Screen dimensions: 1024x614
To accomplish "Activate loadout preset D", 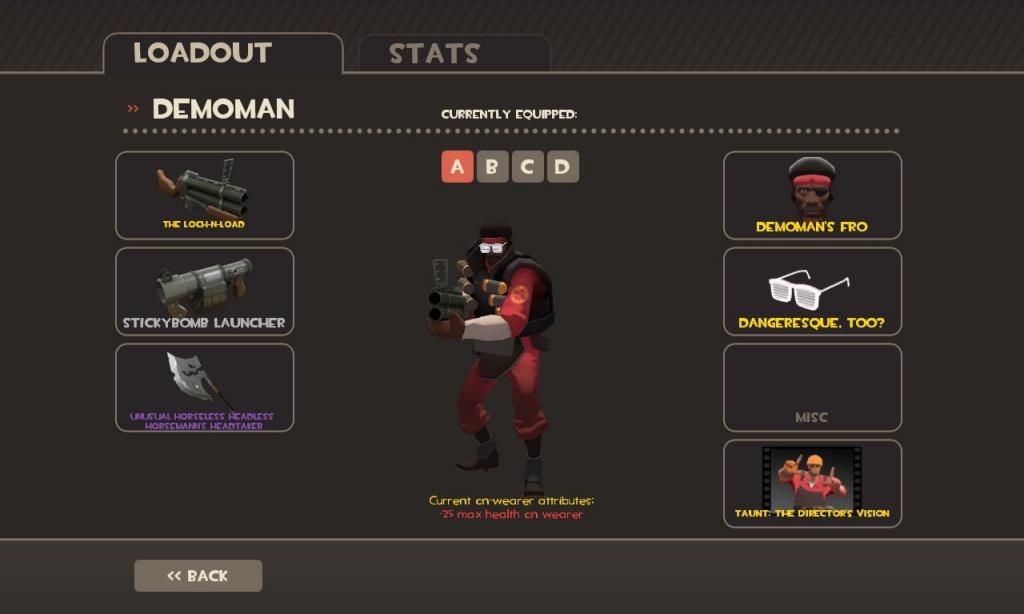I will 562,167.
